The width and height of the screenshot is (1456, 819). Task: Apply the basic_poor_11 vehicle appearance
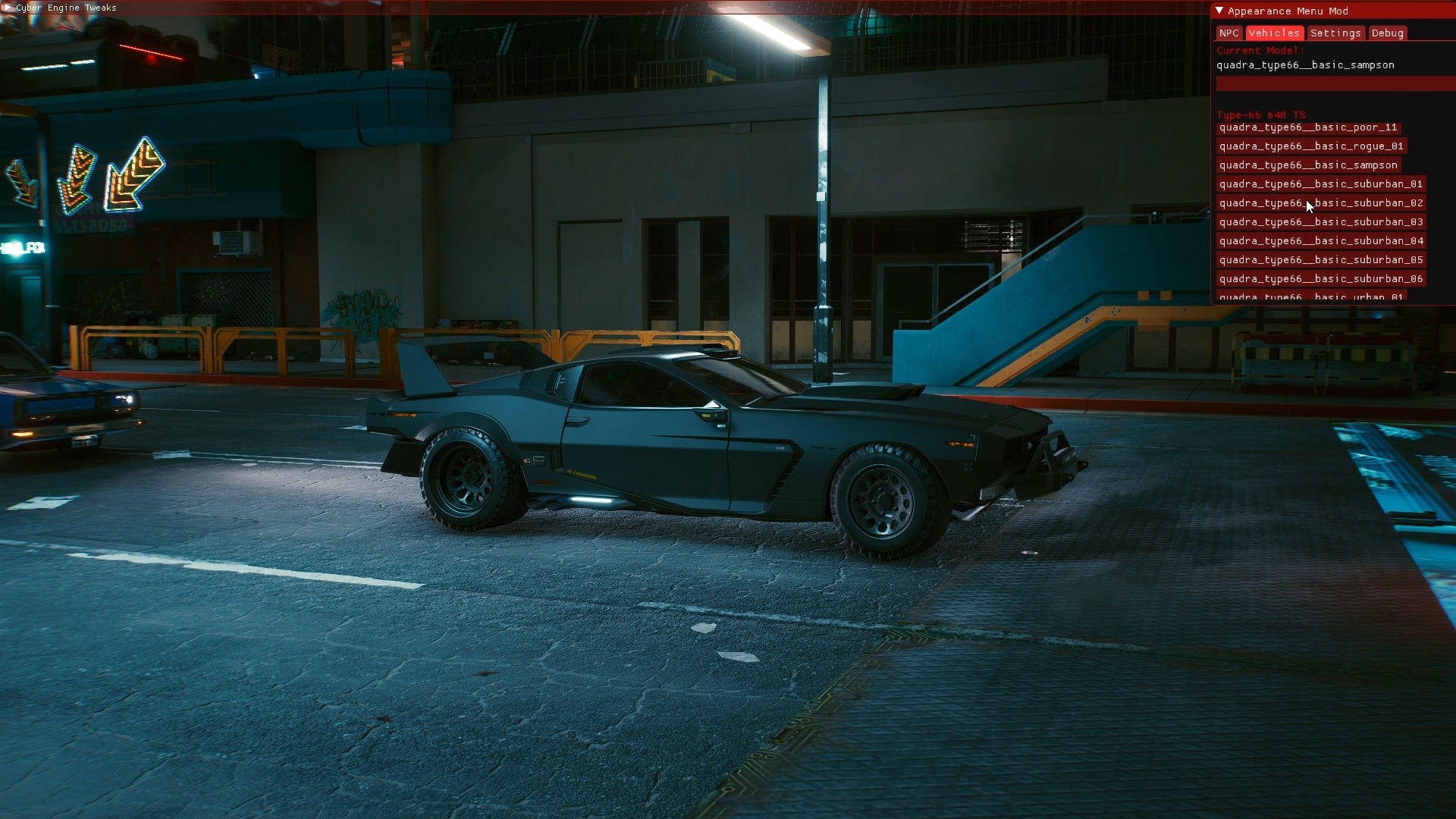click(x=1307, y=127)
